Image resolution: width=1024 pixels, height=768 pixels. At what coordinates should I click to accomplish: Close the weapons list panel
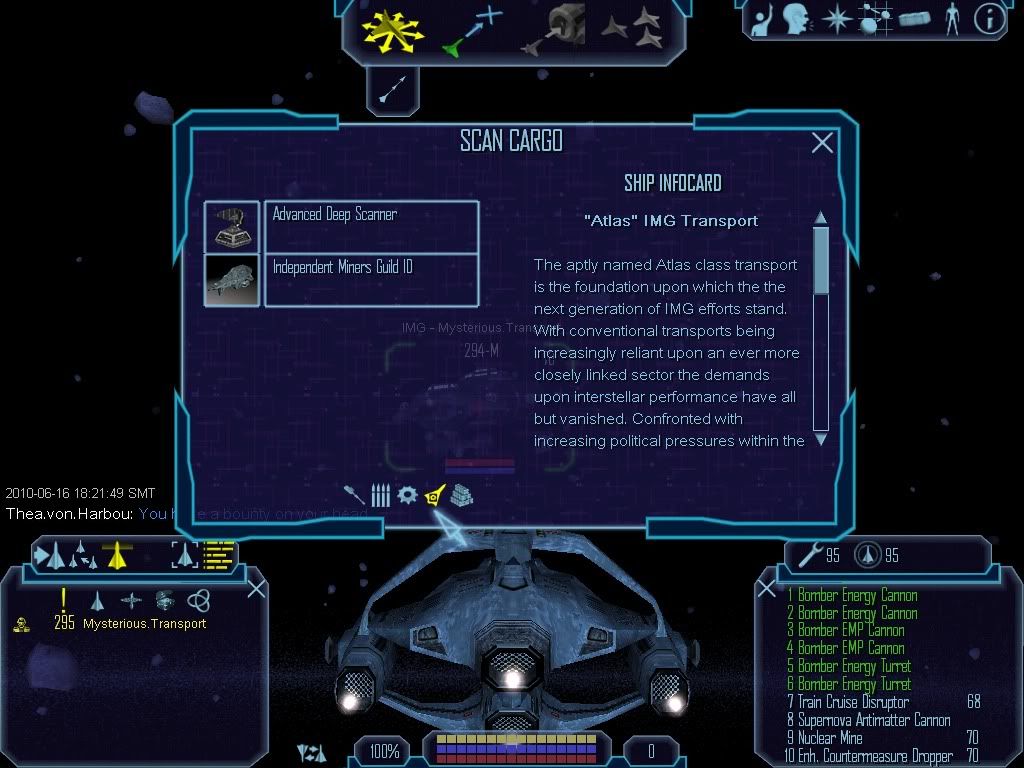pos(767,589)
